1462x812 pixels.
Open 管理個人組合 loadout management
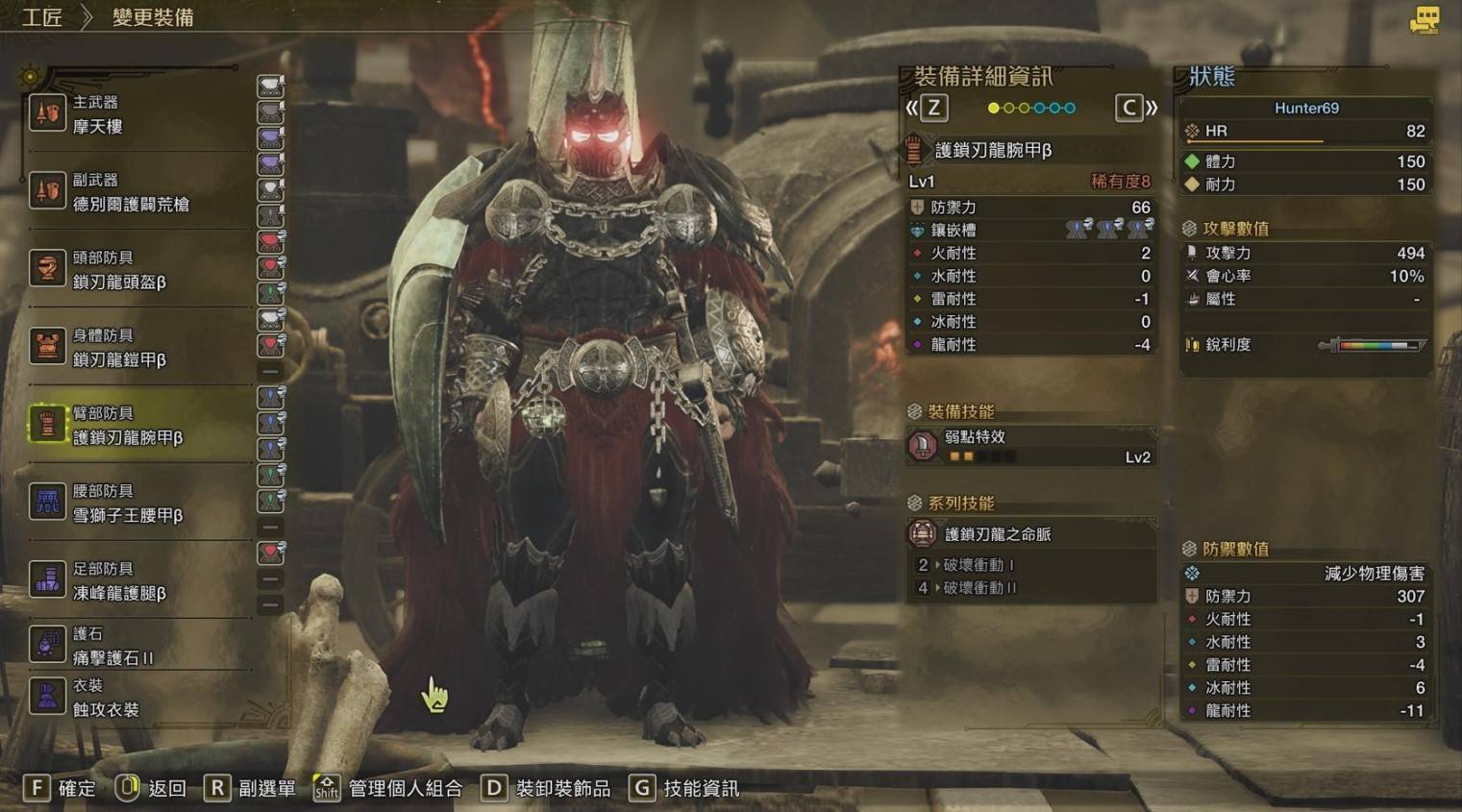[x=388, y=788]
